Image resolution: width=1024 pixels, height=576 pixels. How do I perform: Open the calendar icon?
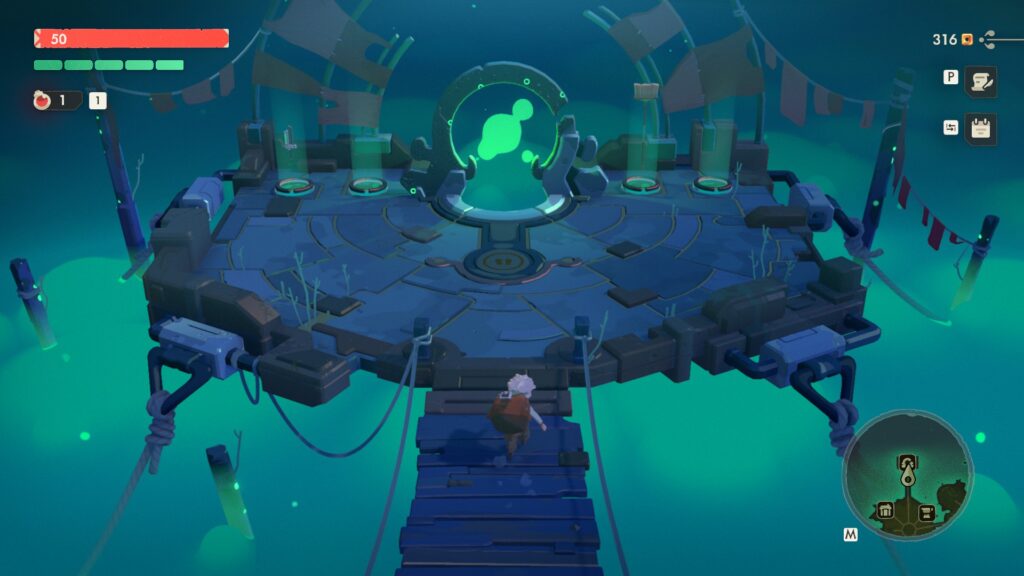(x=980, y=129)
